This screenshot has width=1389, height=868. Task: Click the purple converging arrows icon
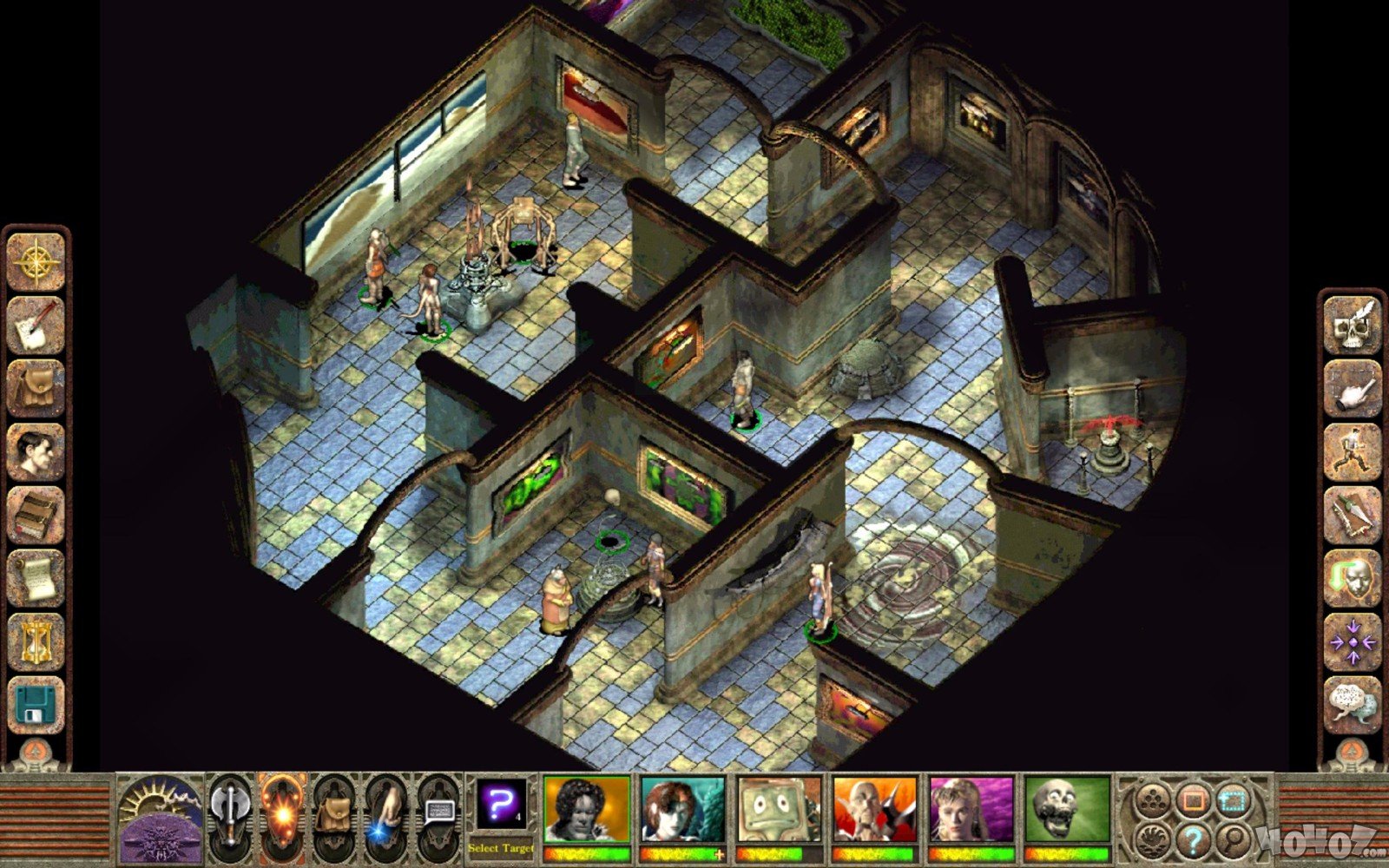point(1353,642)
